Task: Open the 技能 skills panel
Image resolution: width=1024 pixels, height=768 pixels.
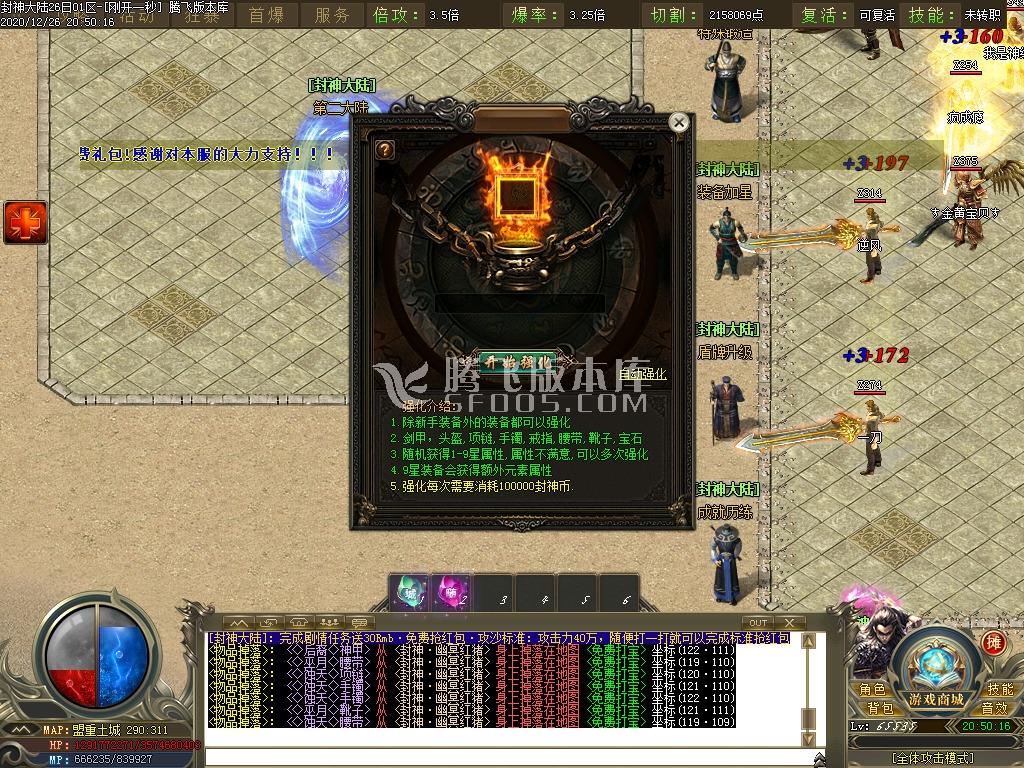Action: tap(1000, 689)
